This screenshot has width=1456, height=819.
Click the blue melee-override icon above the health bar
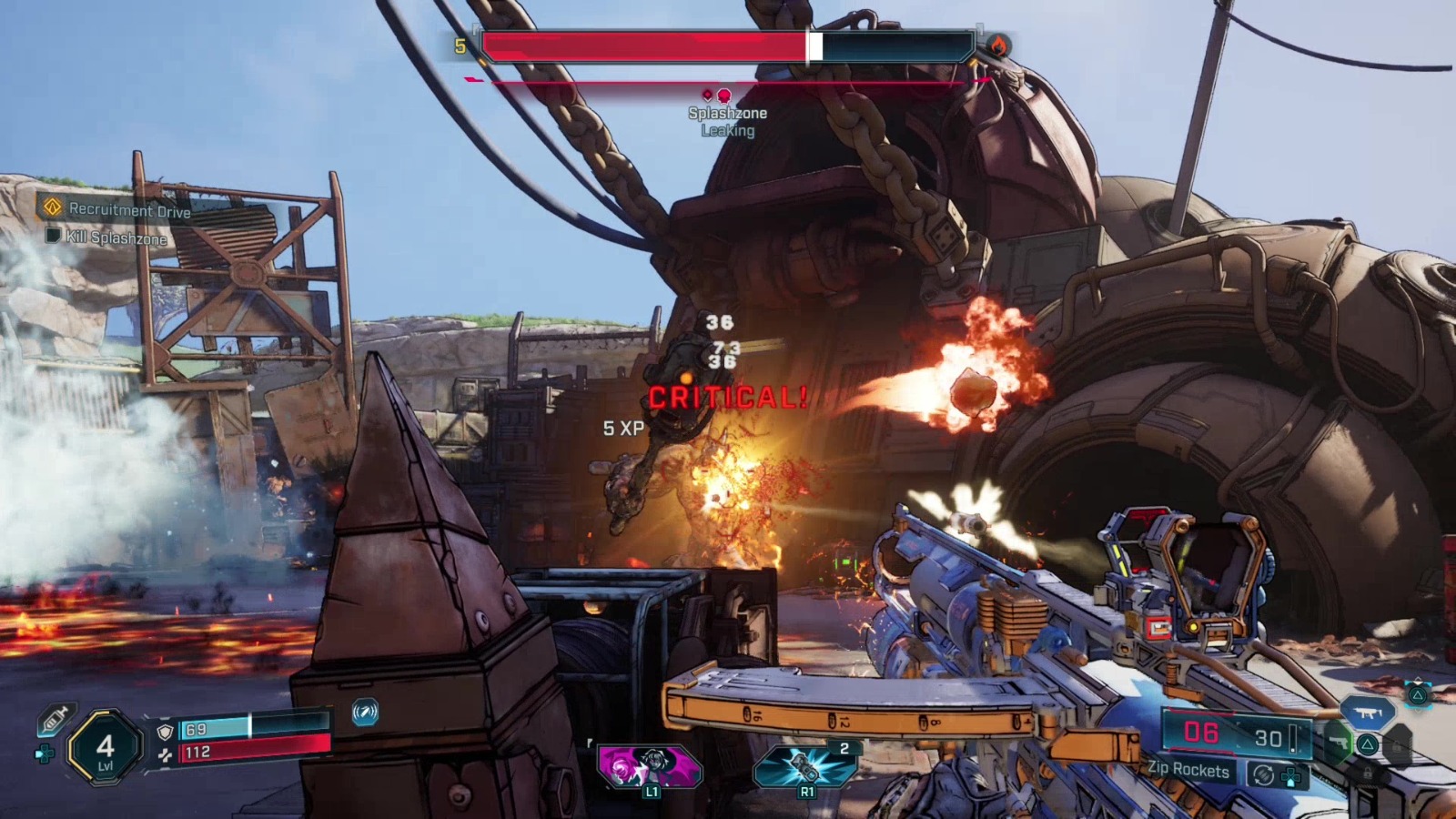click(x=364, y=713)
